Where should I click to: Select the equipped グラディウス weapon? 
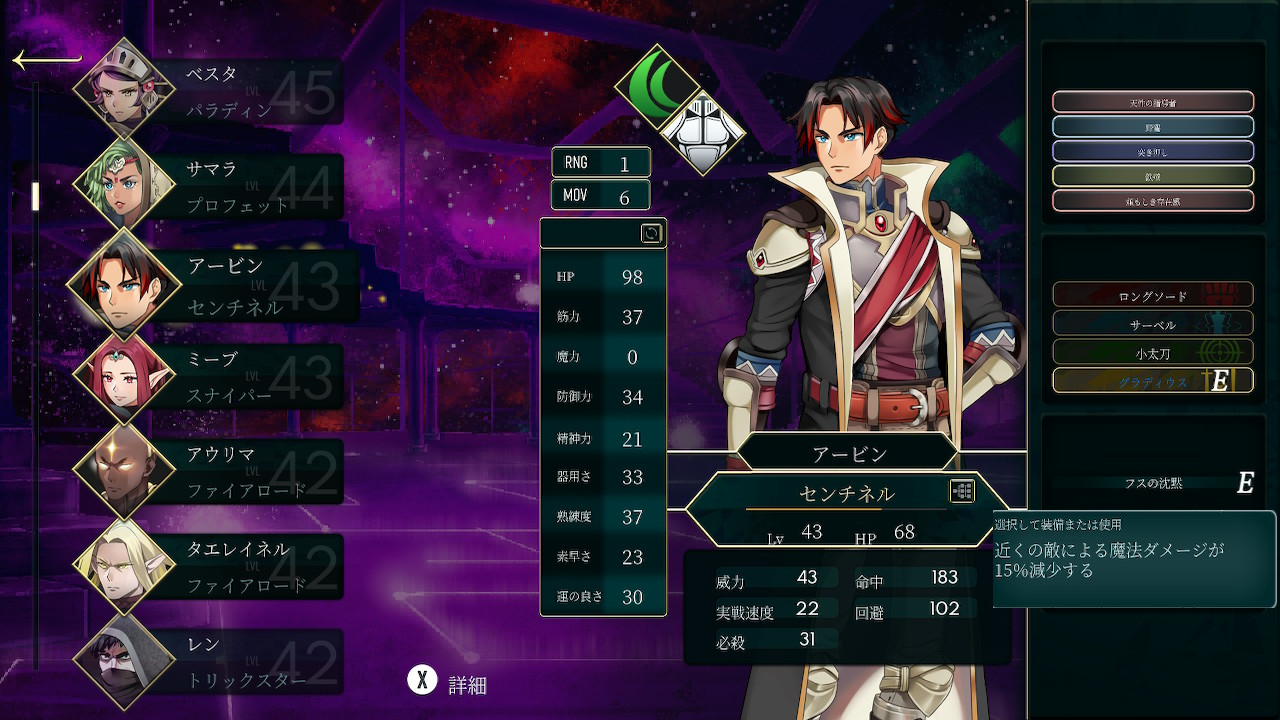click(x=1152, y=381)
